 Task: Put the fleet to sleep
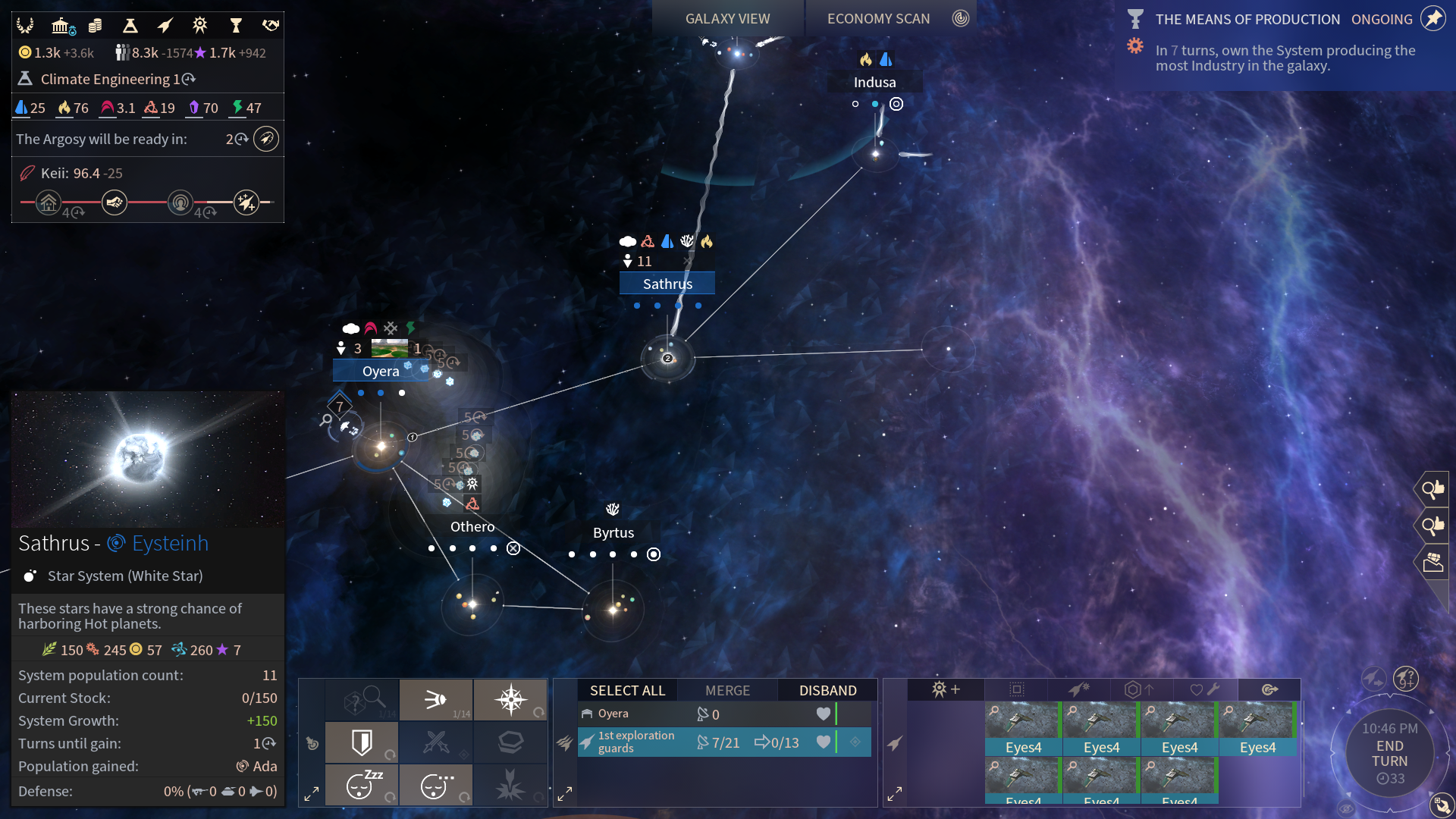pyautogui.click(x=362, y=785)
